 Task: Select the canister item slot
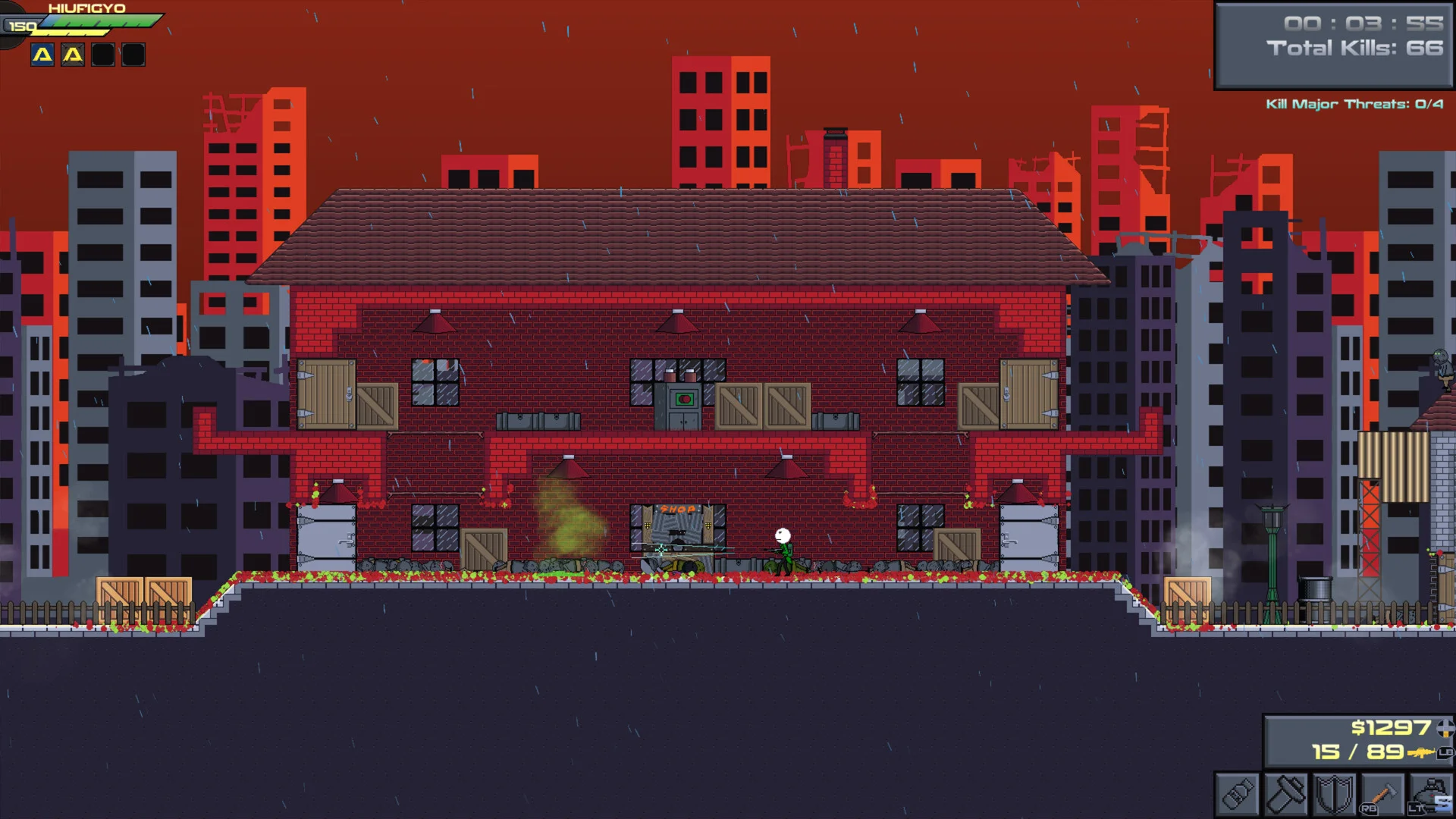(1238, 795)
